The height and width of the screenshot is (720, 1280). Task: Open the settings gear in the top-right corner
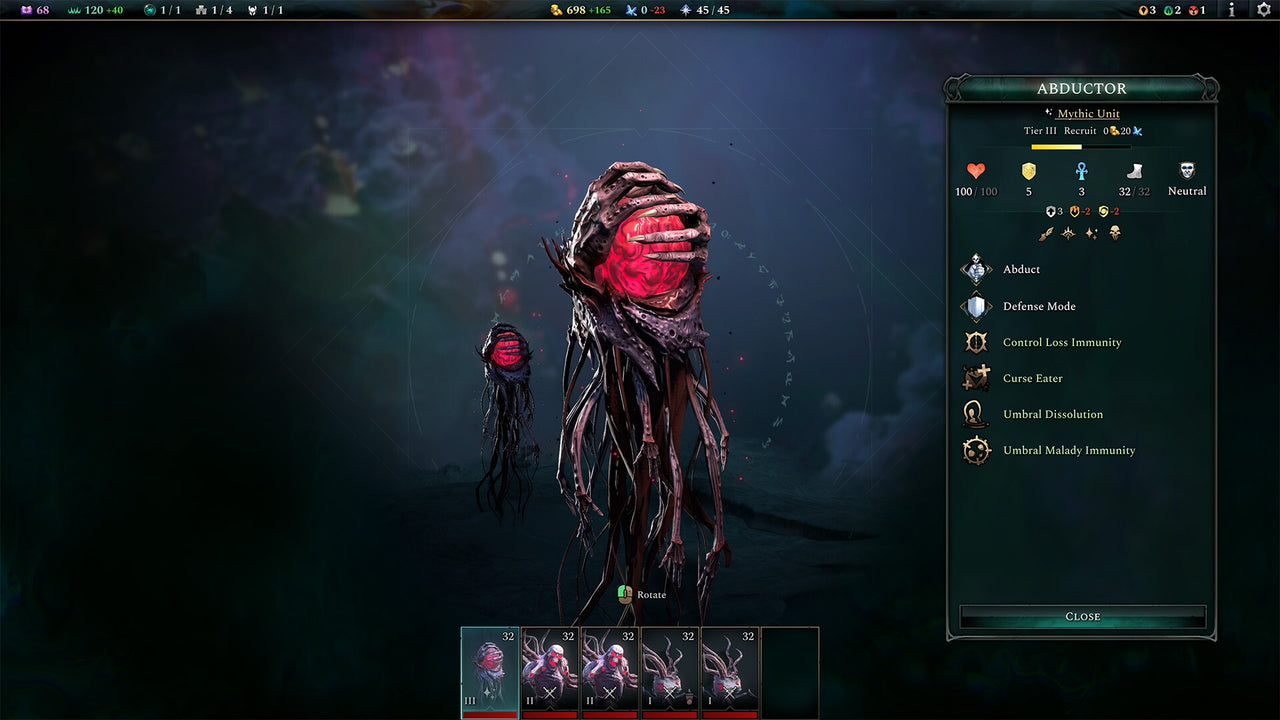[1262, 11]
